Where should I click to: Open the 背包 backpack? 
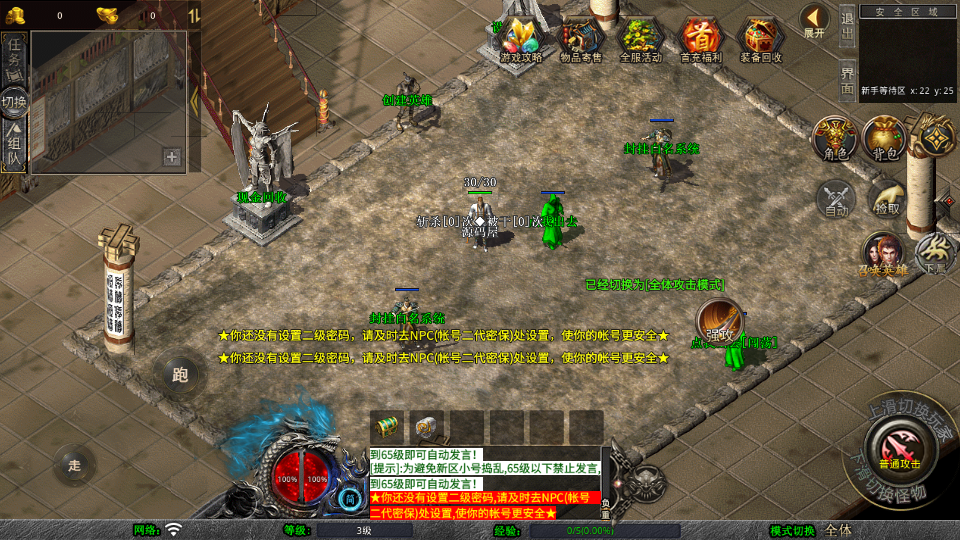pyautogui.click(x=884, y=138)
